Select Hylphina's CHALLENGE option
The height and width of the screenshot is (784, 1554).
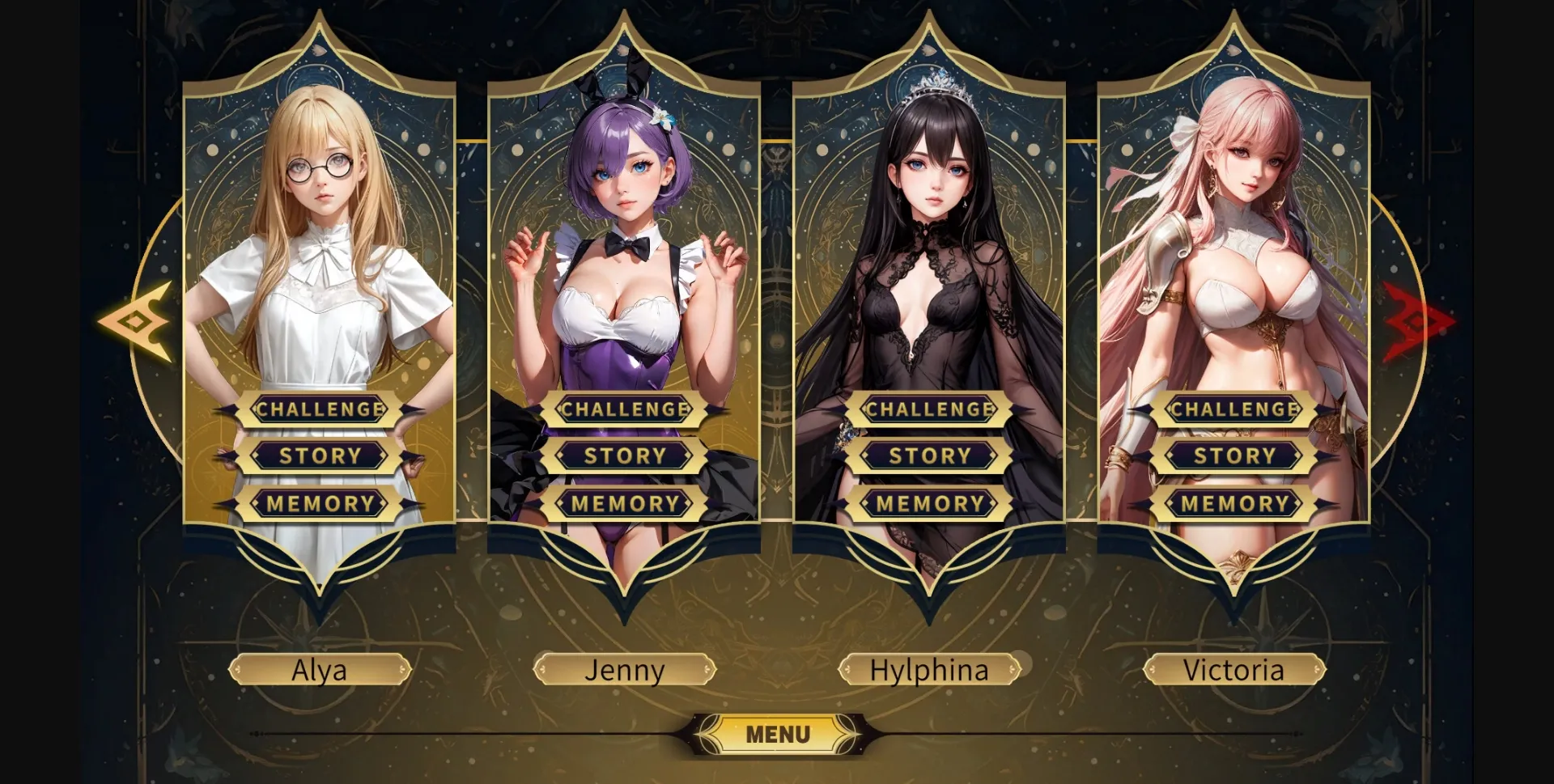(x=928, y=409)
